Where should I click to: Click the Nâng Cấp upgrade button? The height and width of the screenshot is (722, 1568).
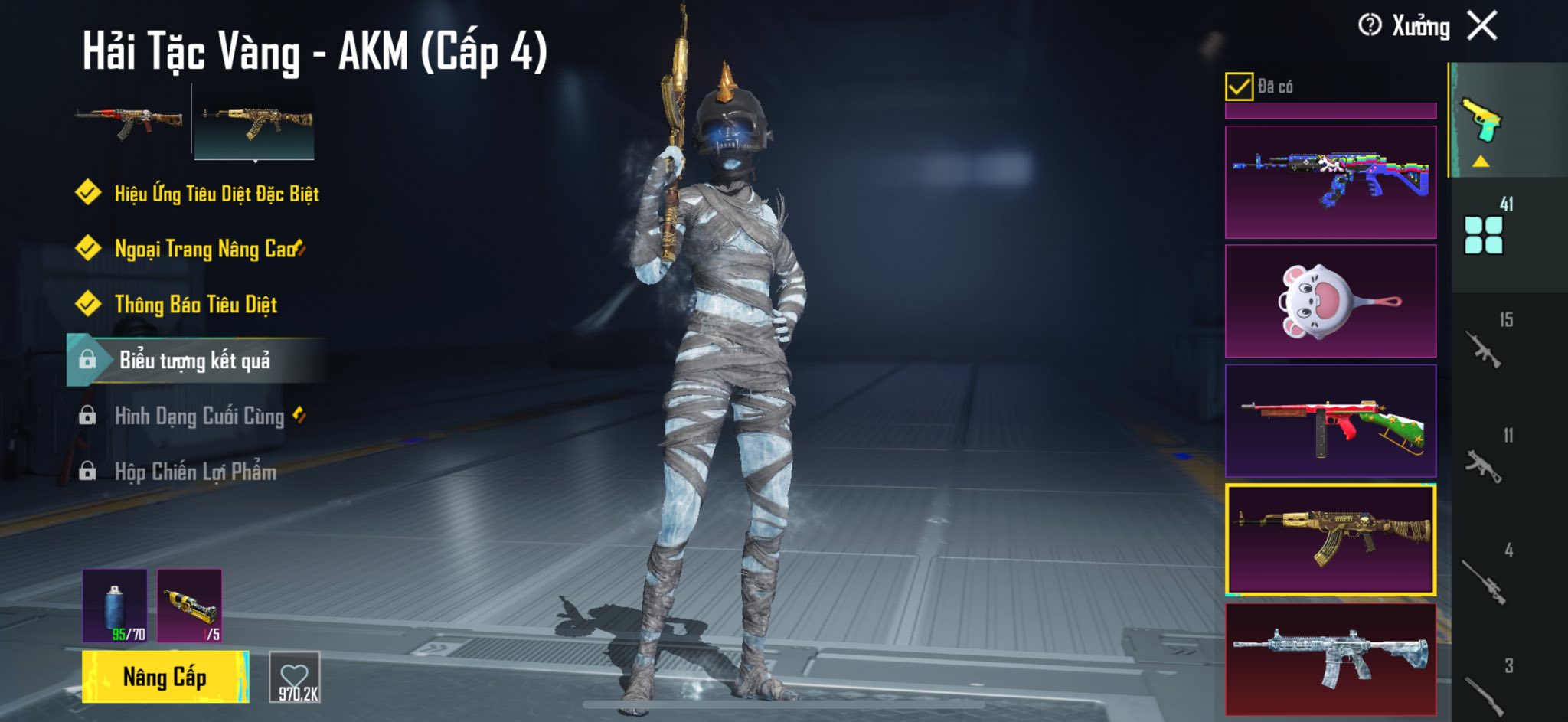(165, 677)
